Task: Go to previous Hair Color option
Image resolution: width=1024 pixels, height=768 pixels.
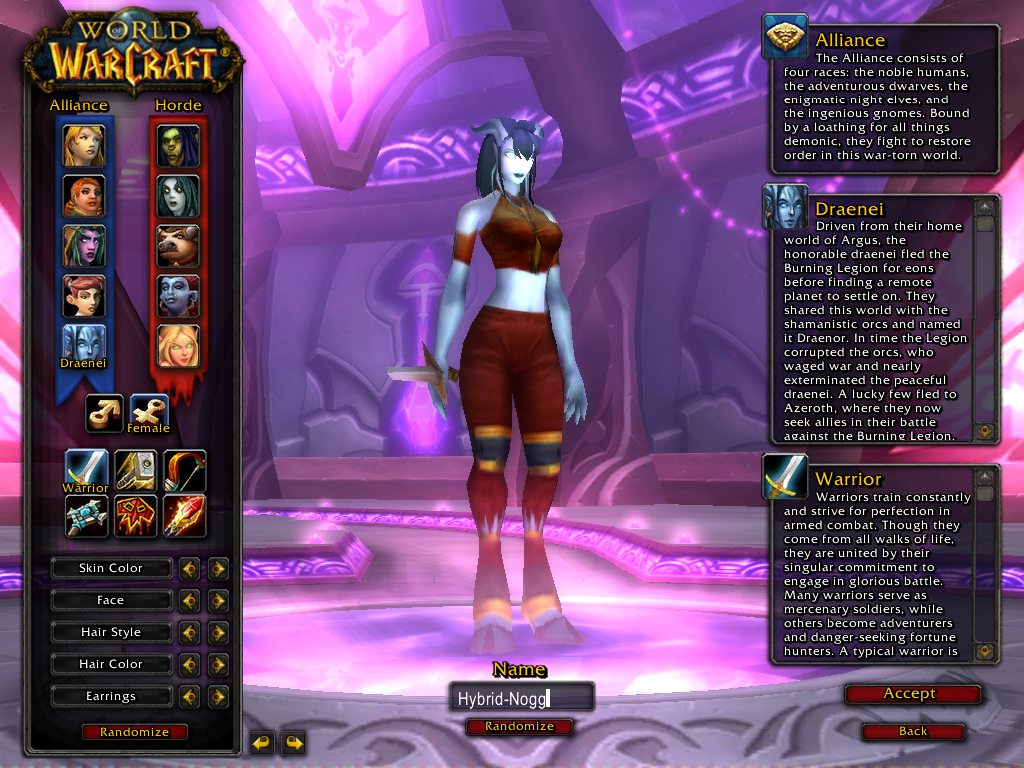Action: click(188, 664)
